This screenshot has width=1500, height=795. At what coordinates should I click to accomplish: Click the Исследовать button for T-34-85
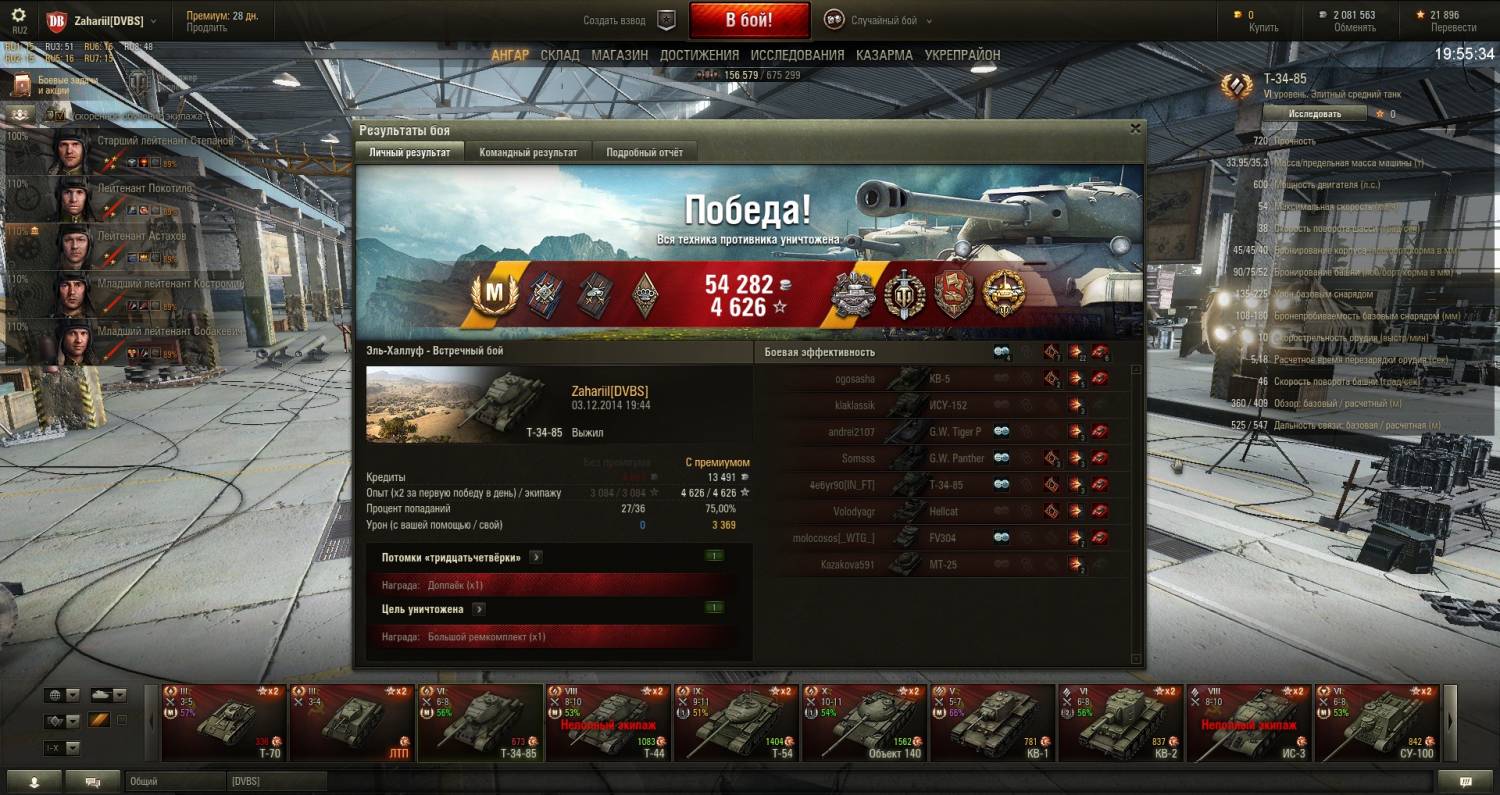[1314, 114]
